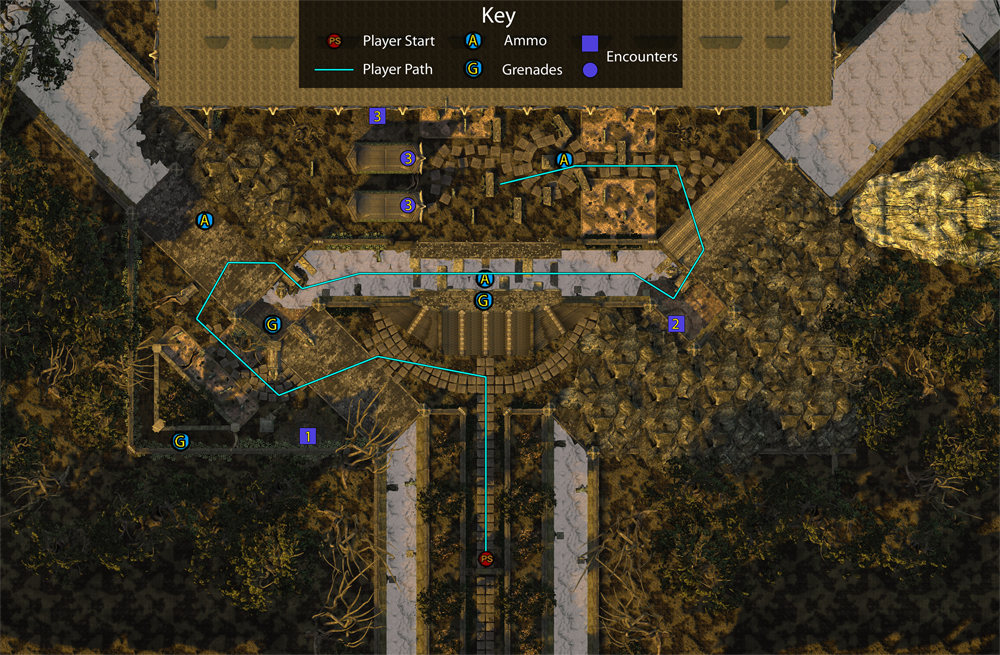1000x655 pixels.
Task: Choose the Ammo entry in the Key
Action: point(525,41)
